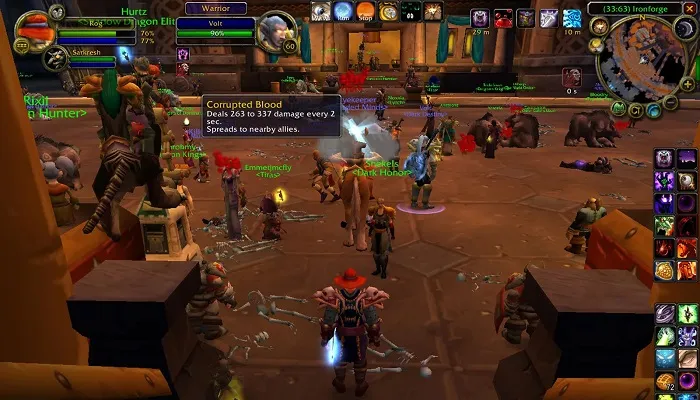The width and height of the screenshot is (700, 400).
Task: Click the eye pet ability icon
Action: (x=320, y=11)
